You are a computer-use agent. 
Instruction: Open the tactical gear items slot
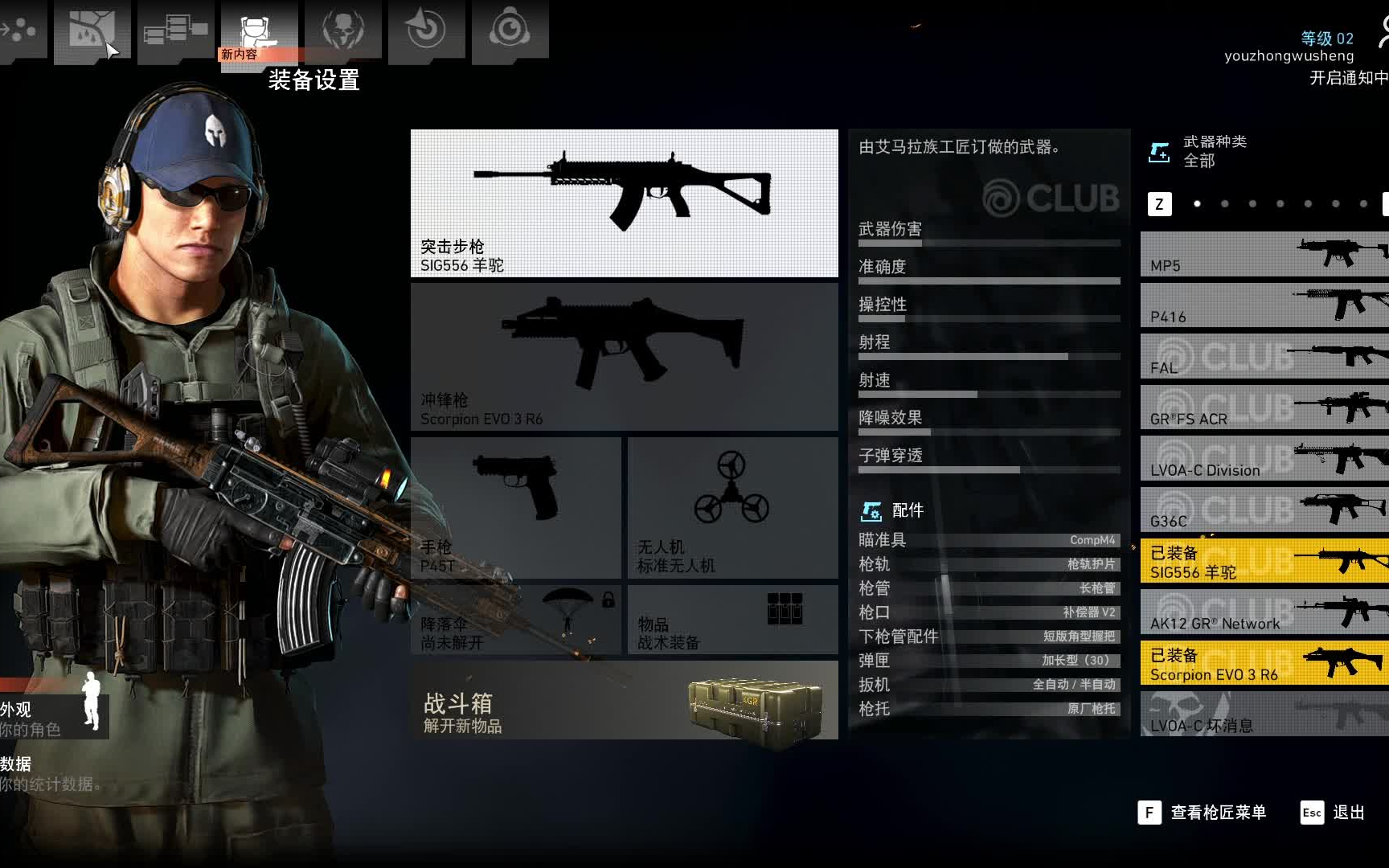point(732,620)
